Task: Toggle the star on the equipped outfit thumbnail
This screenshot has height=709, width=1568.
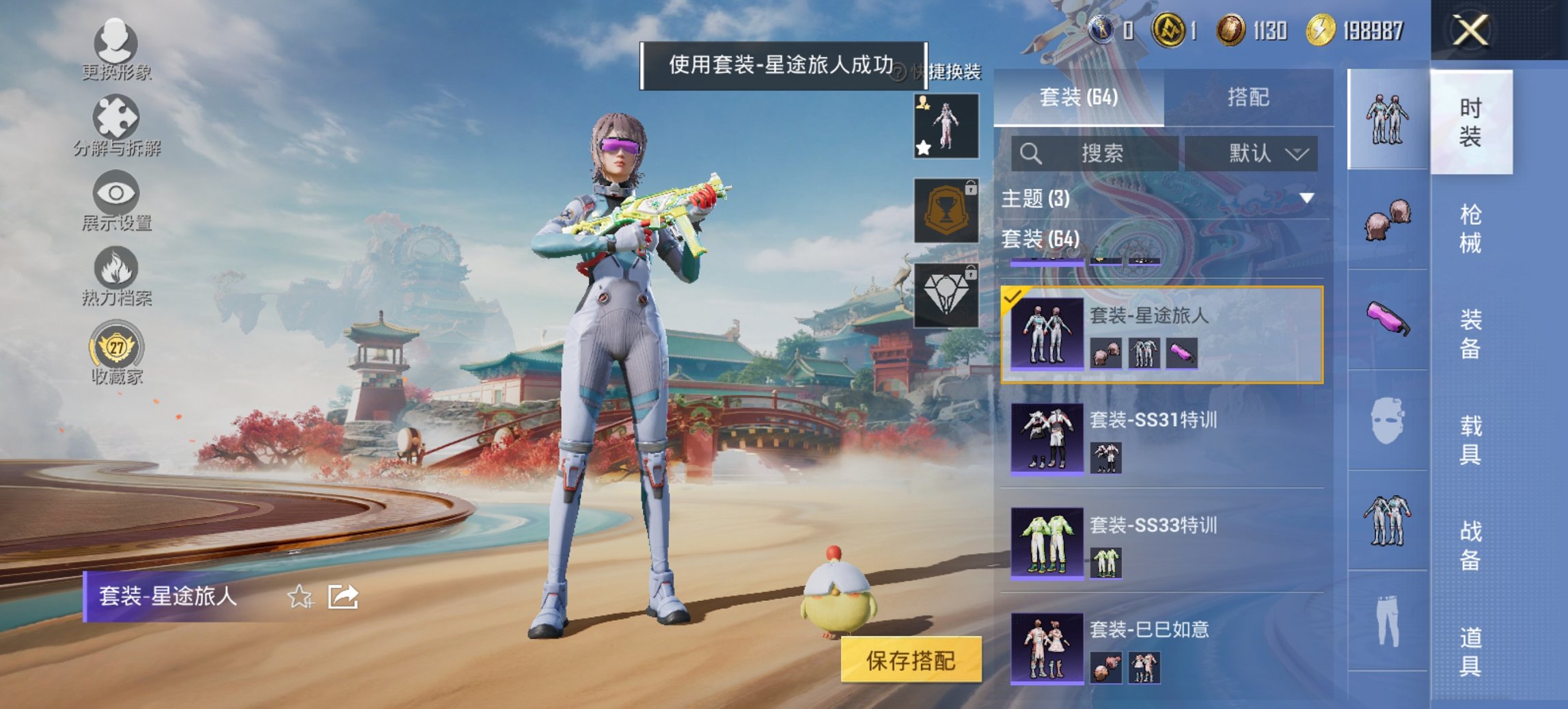Action: coord(923,147)
